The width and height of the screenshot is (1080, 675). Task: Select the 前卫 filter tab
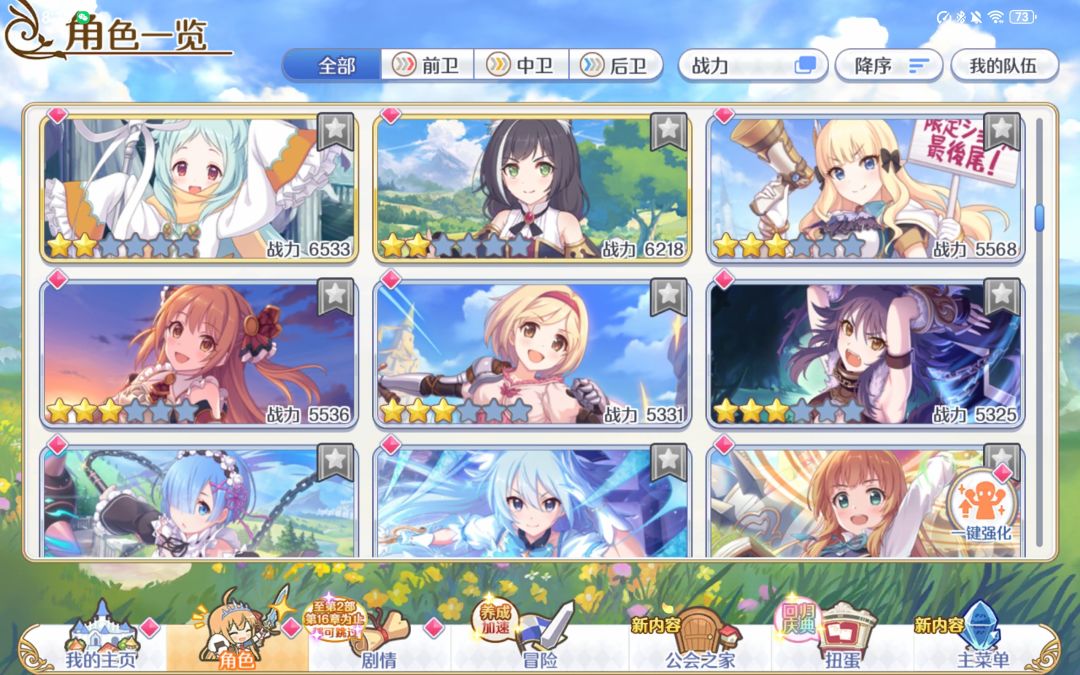pyautogui.click(x=427, y=66)
